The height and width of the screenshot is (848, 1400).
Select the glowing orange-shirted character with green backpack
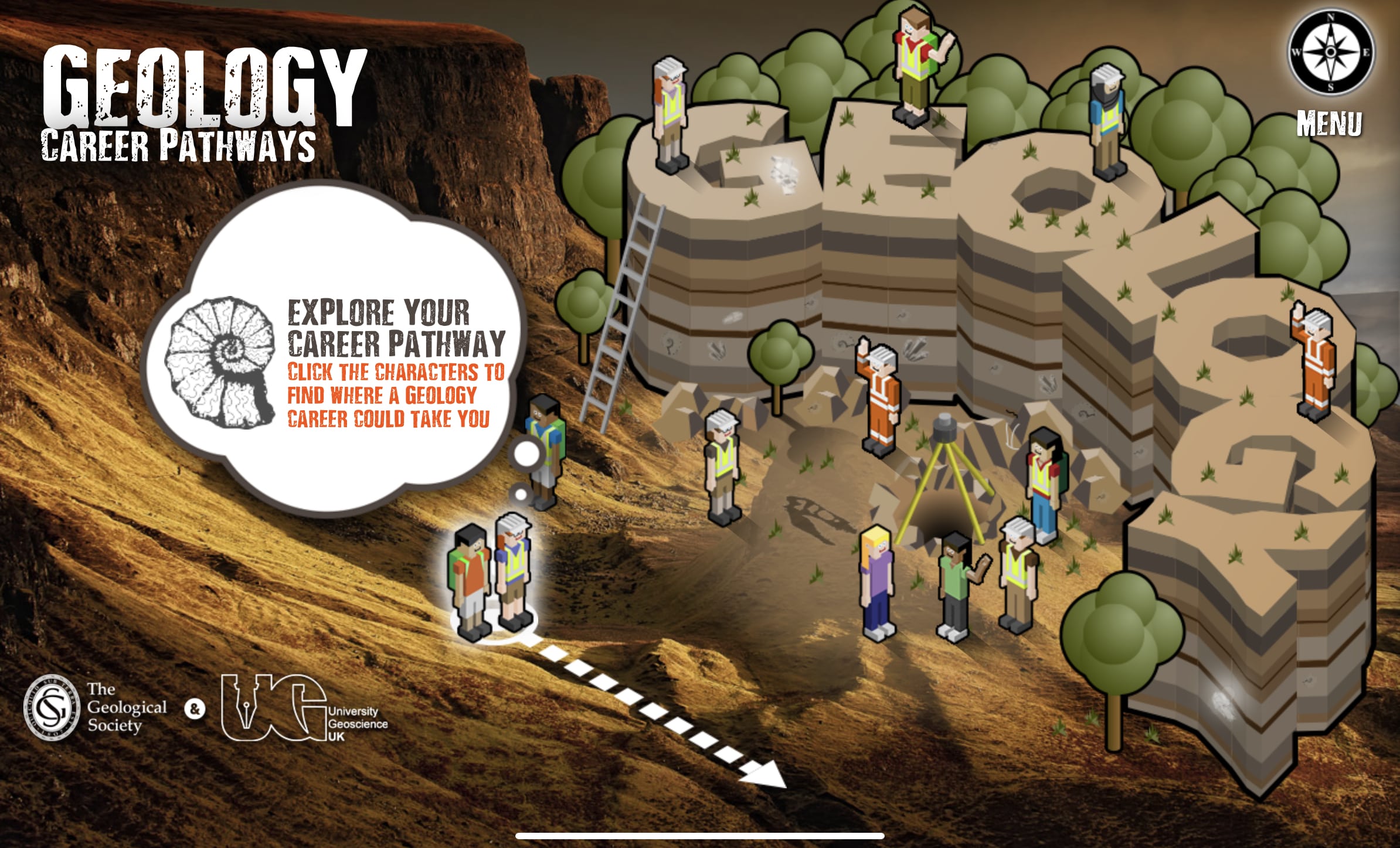[469, 580]
